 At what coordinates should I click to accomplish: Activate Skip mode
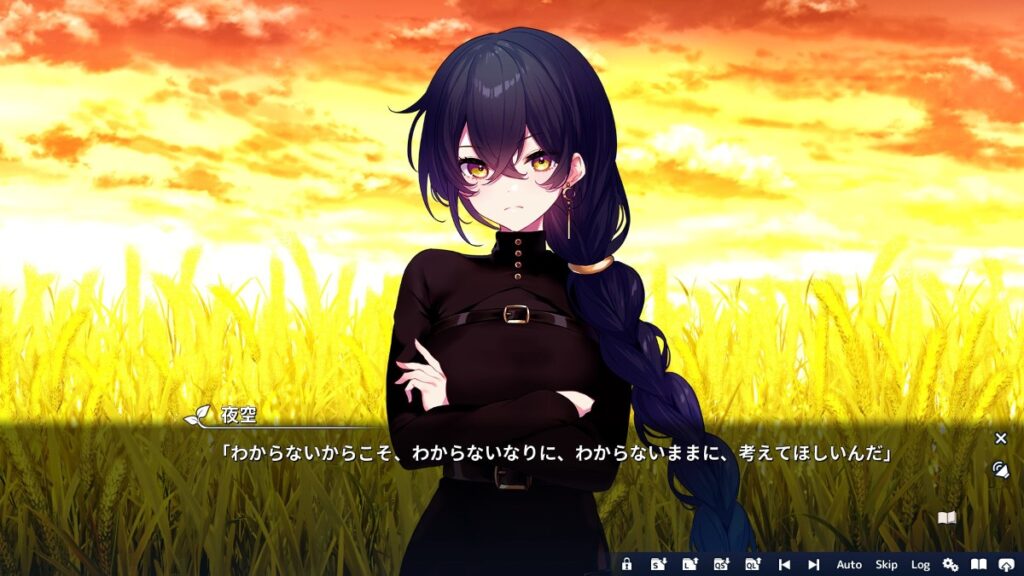pos(886,565)
